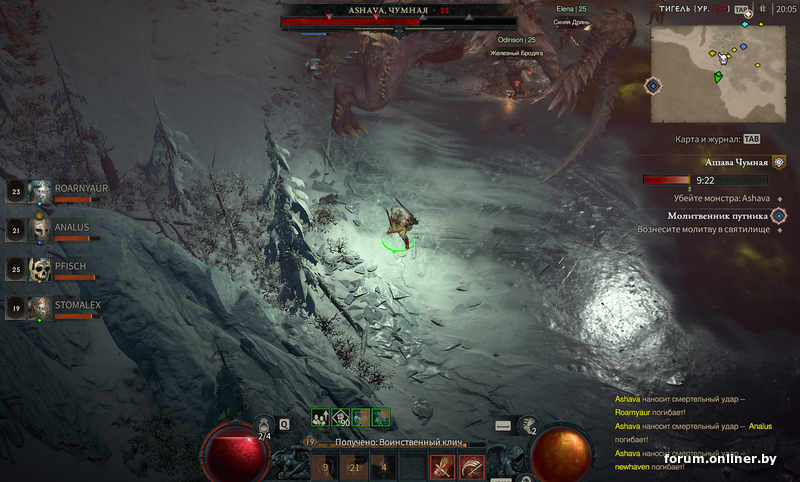The image size is (800, 482).
Task: Click the skill slot on cooldown showing 9
Action: pyautogui.click(x=325, y=466)
